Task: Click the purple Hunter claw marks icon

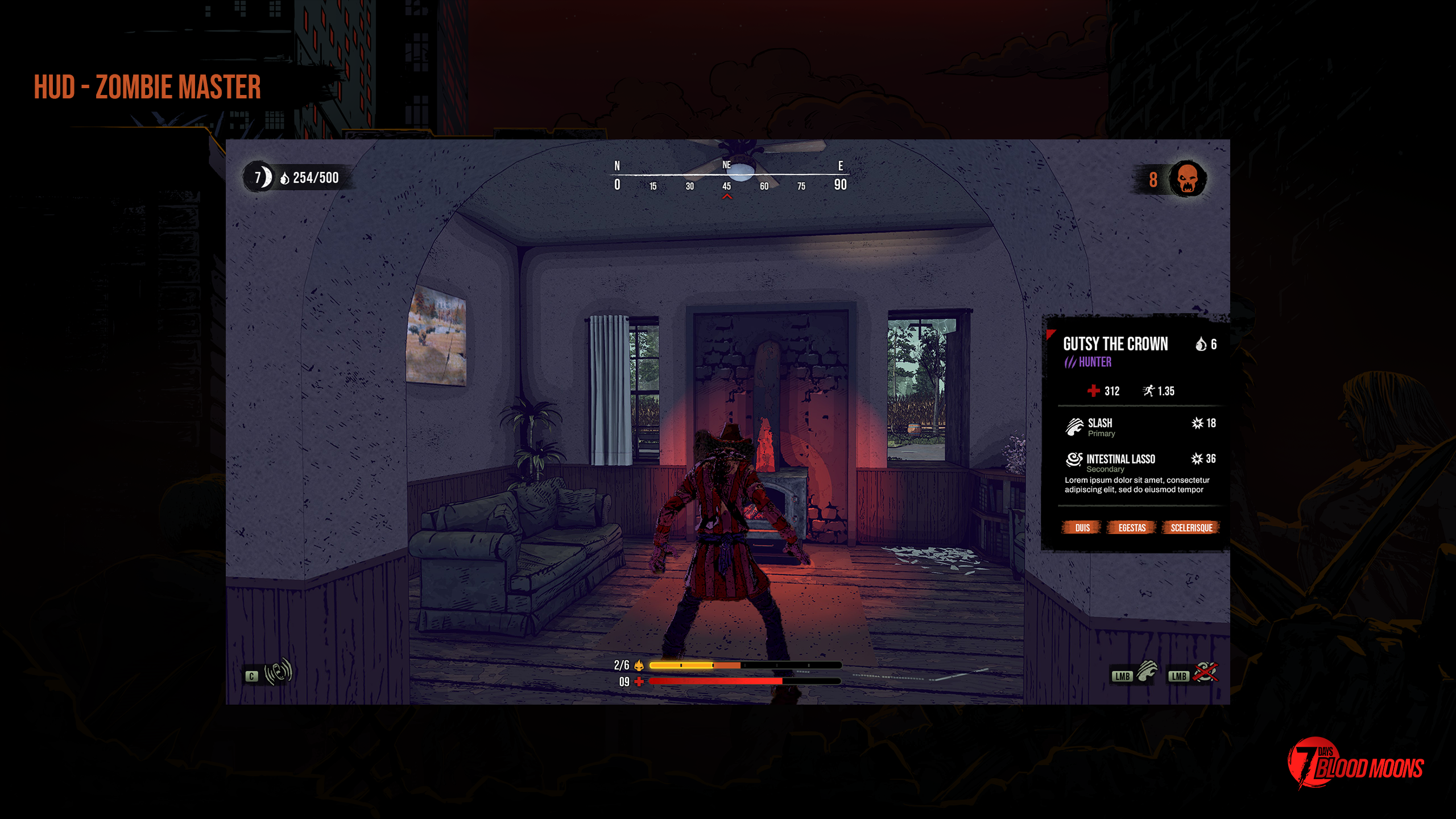Action: (x=1071, y=361)
